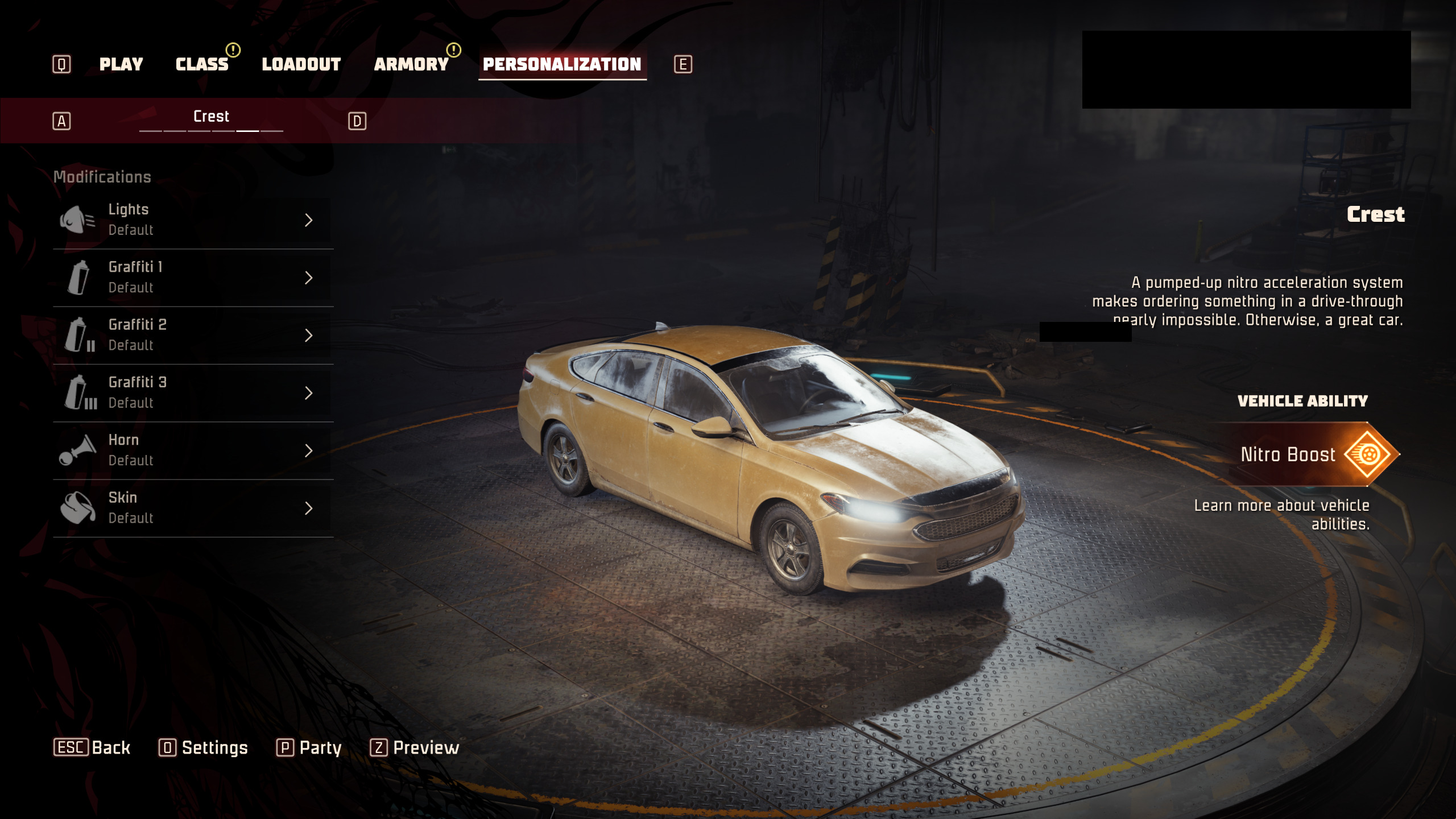The width and height of the screenshot is (1456, 819).
Task: Open the Class tab
Action: click(x=202, y=64)
